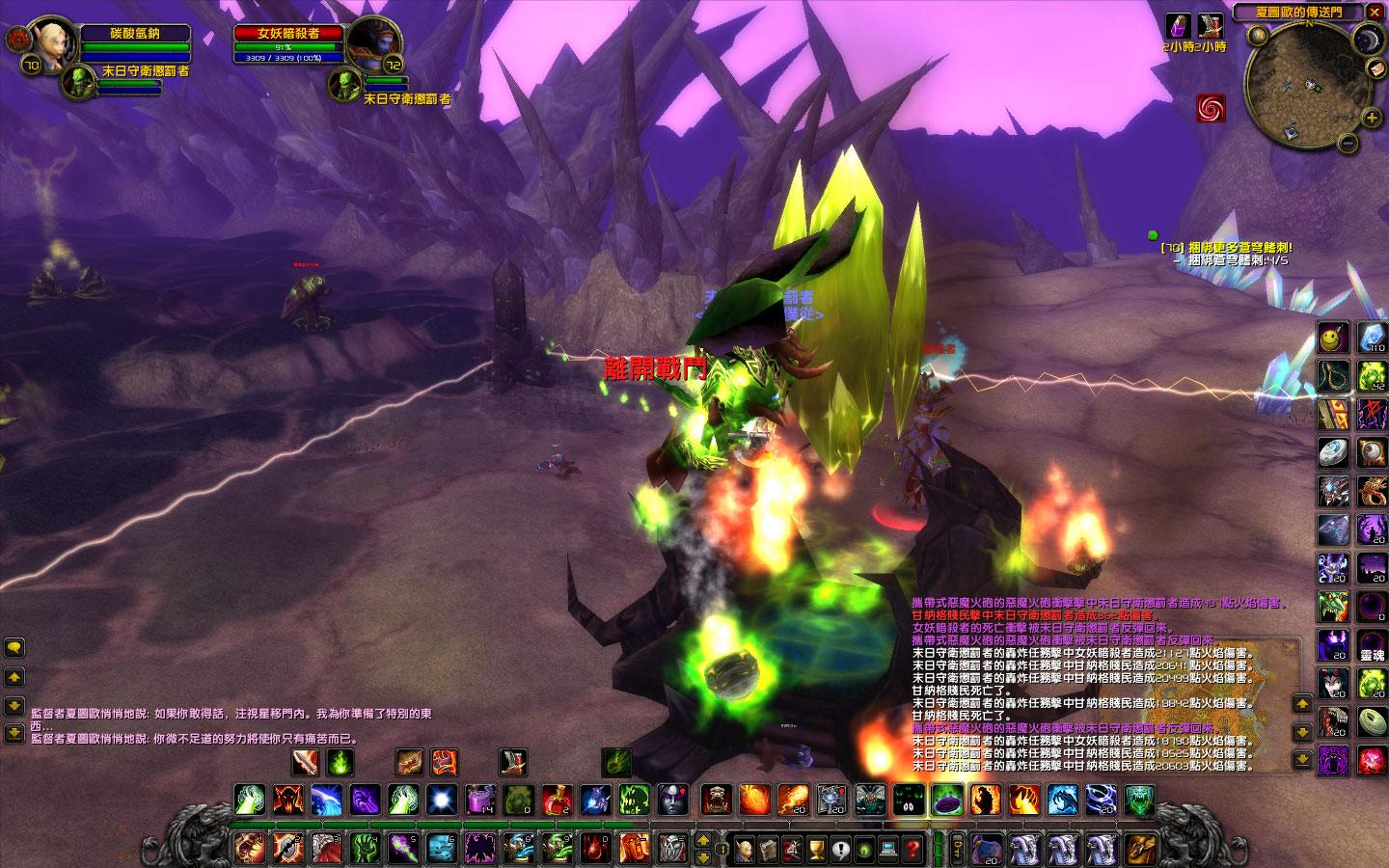Page the action bar up with arrow
Viewport: 1389px width, 868px height.
tap(703, 839)
